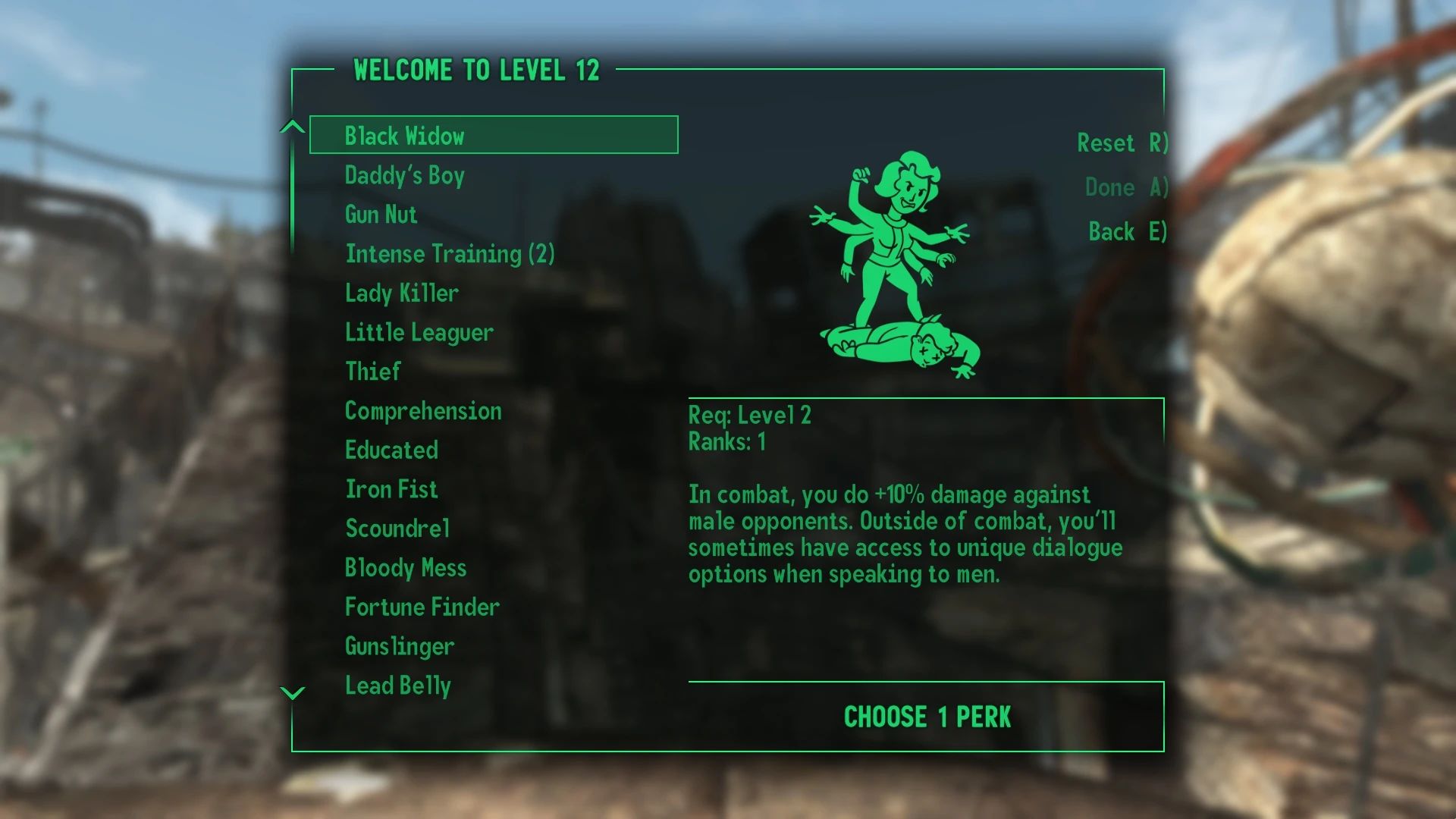Viewport: 1456px width, 819px height.
Task: Click the Choose 1 Perk banner
Action: (x=927, y=714)
